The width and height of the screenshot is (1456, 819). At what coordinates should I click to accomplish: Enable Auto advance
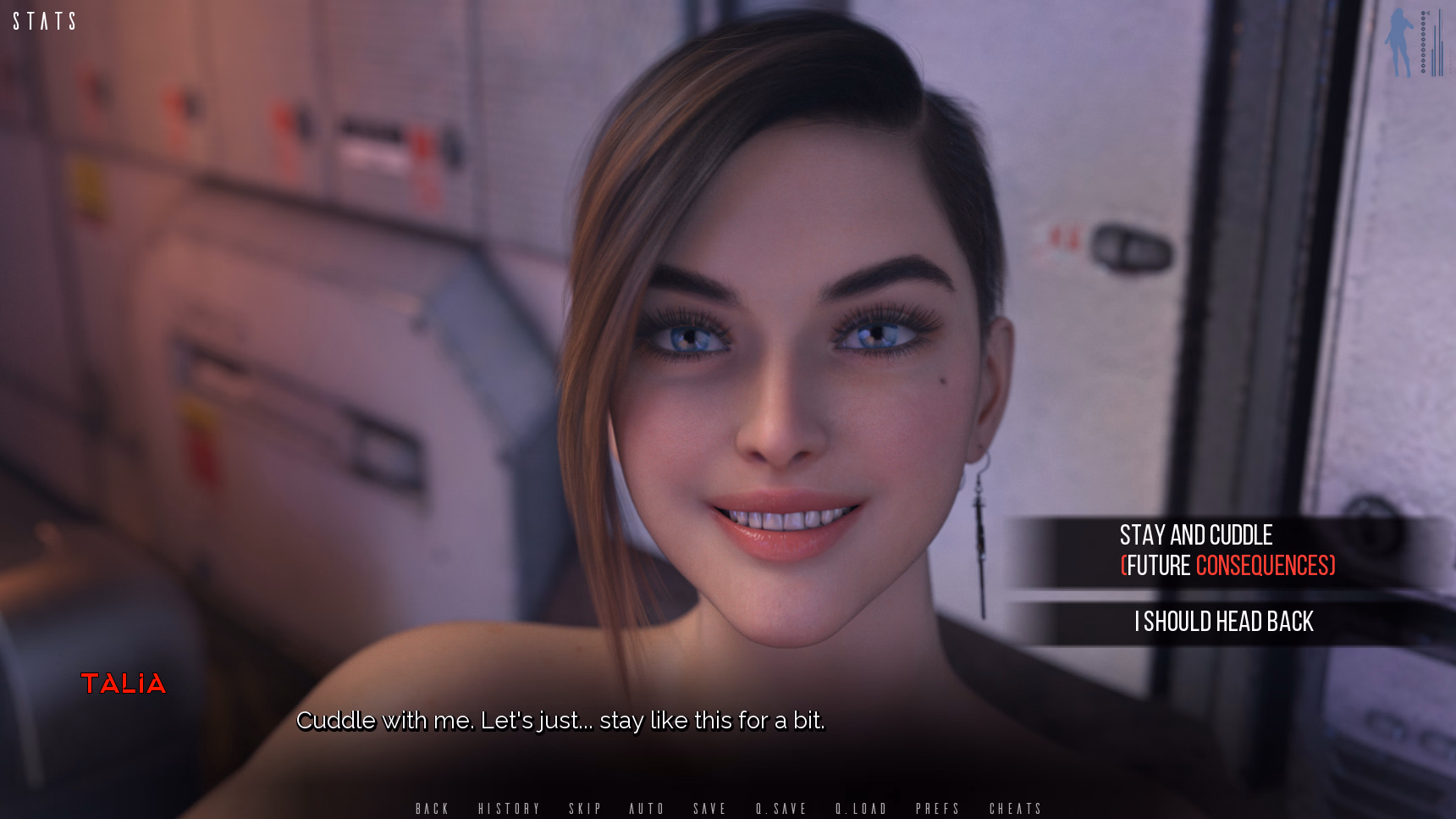point(647,809)
